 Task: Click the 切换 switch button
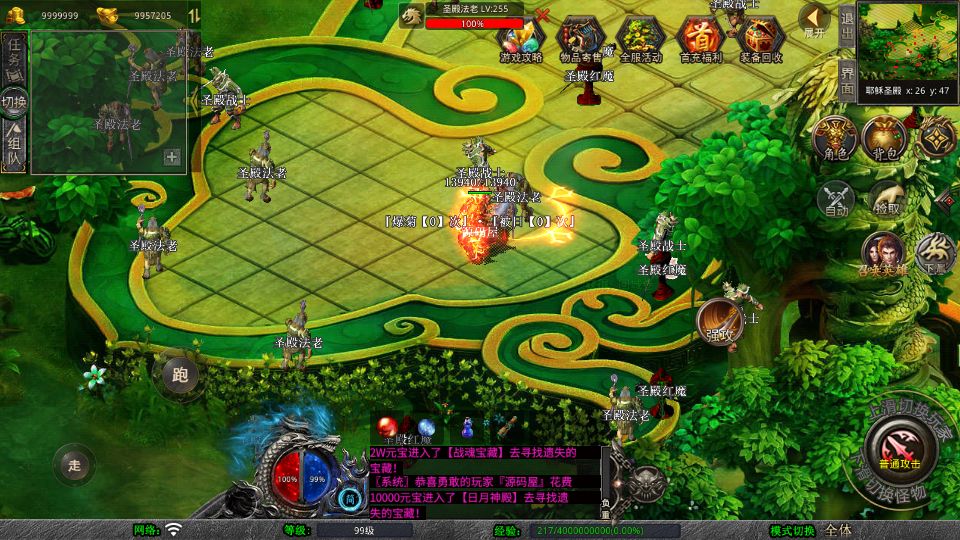pyautogui.click(x=14, y=102)
